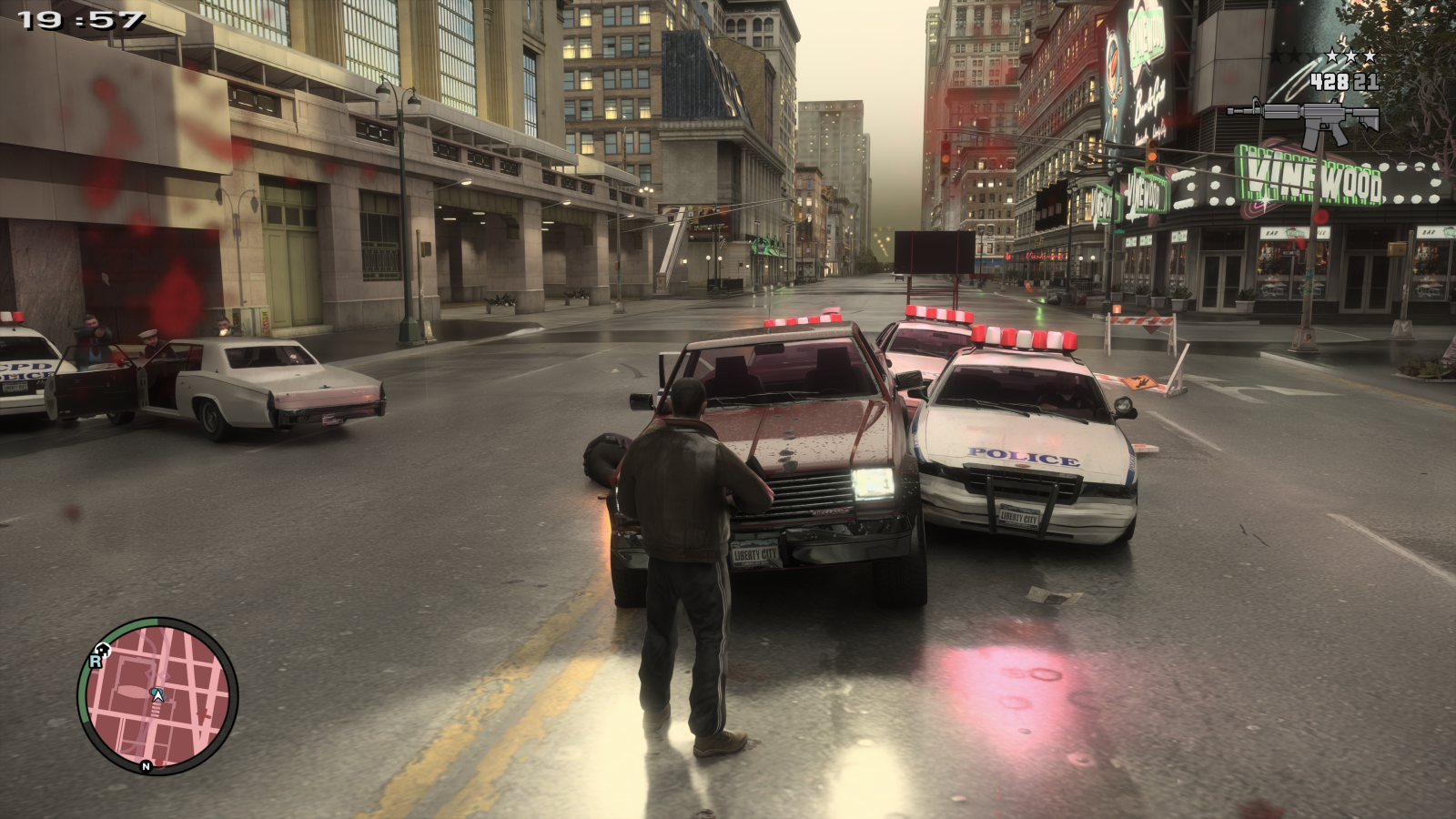Click the red blip at the bottom of the minimap
Screen dimensions: 1456x819
pyautogui.click(x=159, y=763)
